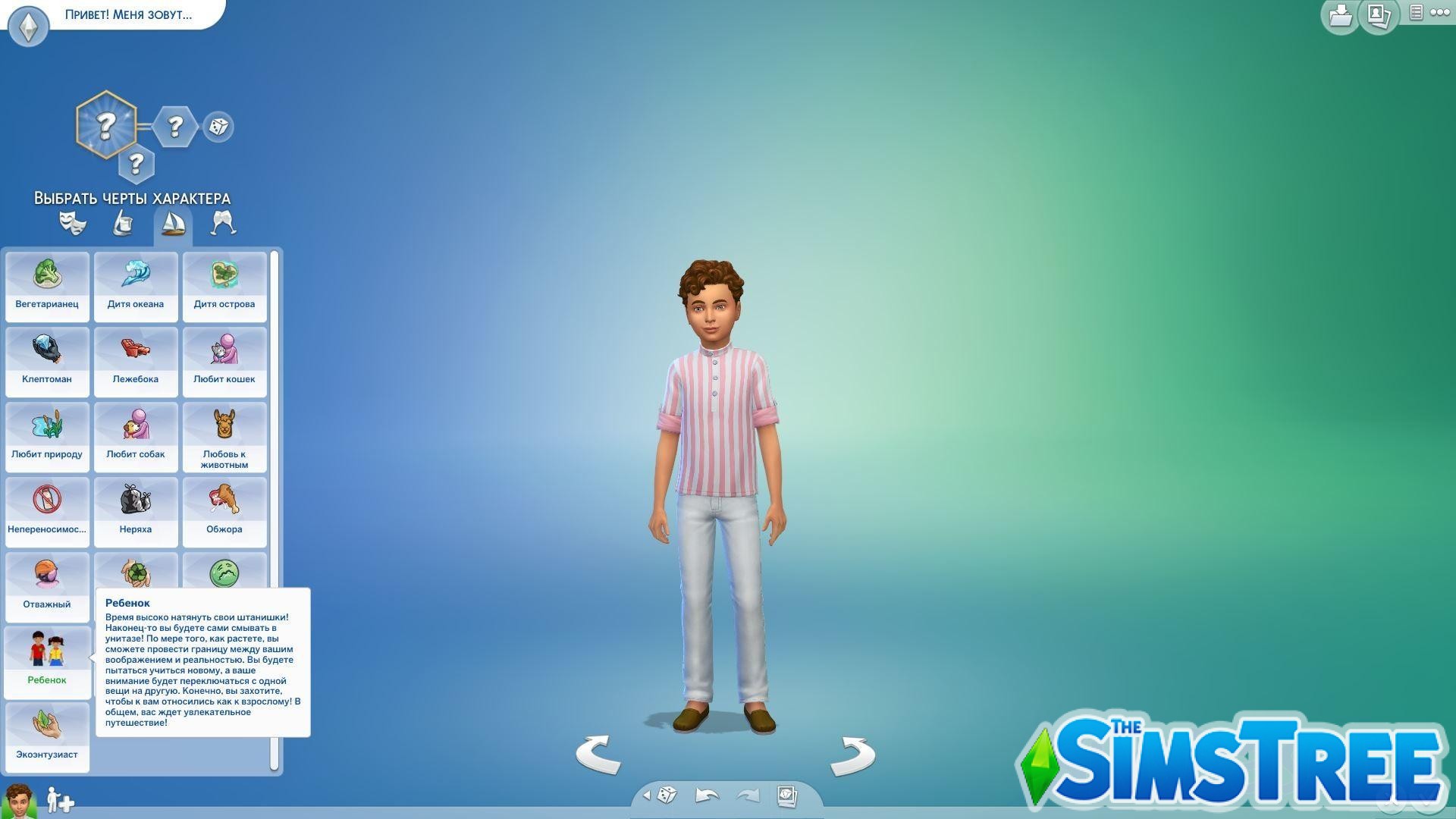Screen dimensions: 1456x819
Task: Toggle the Клептоман trait
Action: tap(46, 362)
